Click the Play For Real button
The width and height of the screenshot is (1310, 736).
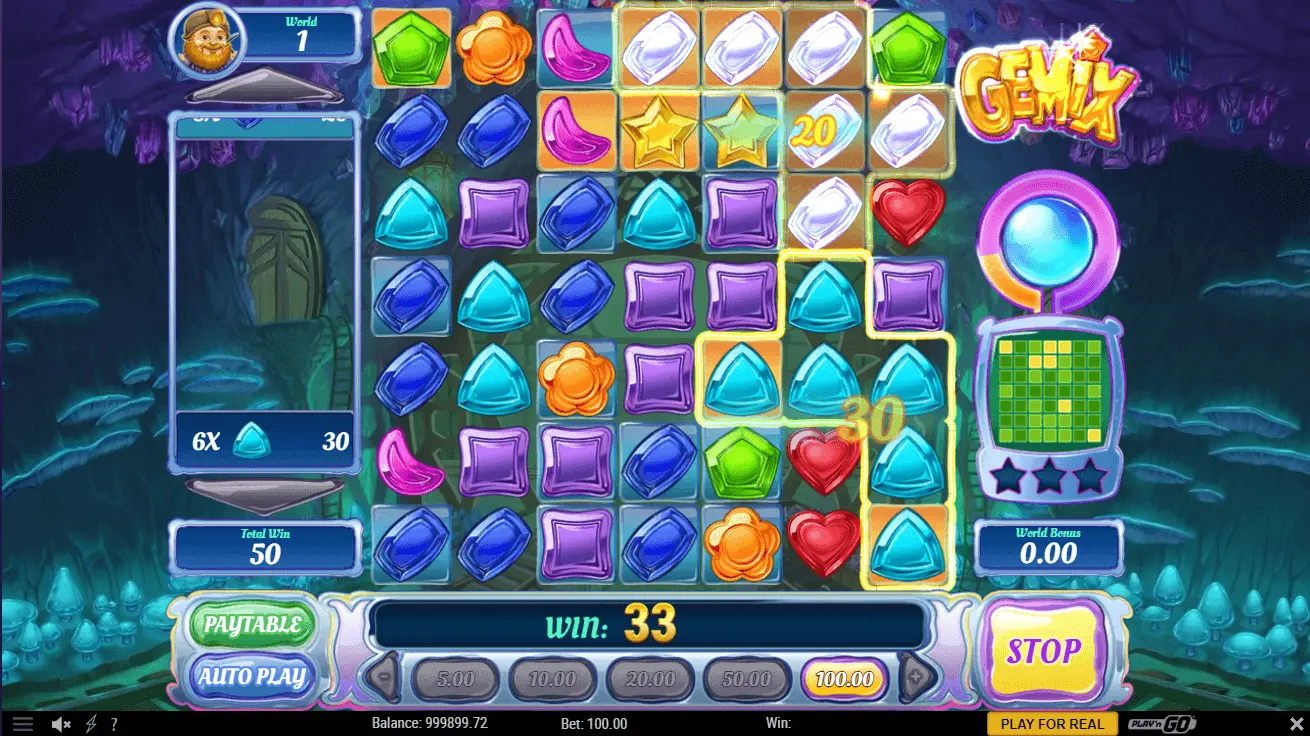[x=1052, y=724]
